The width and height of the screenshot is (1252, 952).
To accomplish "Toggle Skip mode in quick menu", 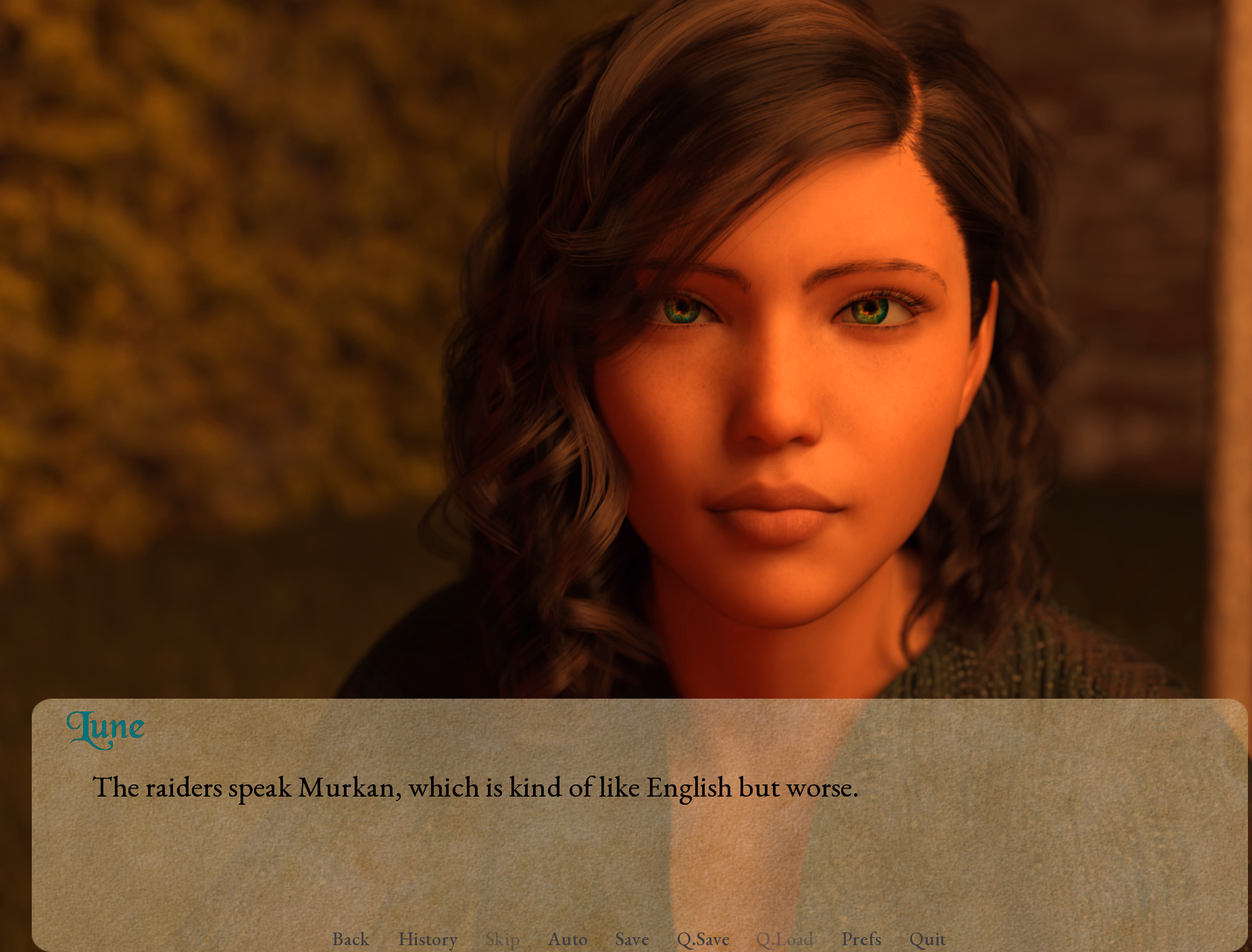I will 503,939.
